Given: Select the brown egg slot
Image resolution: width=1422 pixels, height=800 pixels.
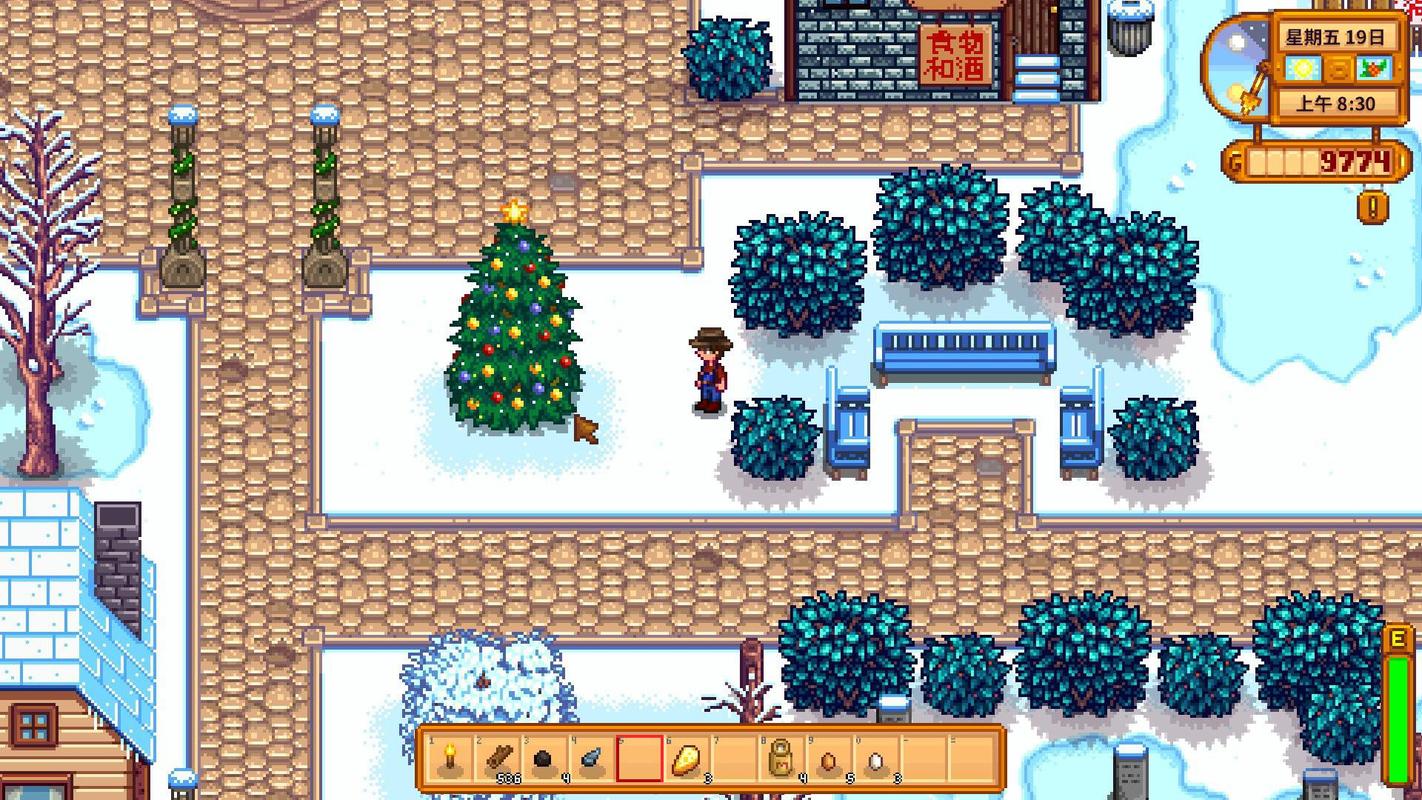Looking at the screenshot, I should [830, 759].
